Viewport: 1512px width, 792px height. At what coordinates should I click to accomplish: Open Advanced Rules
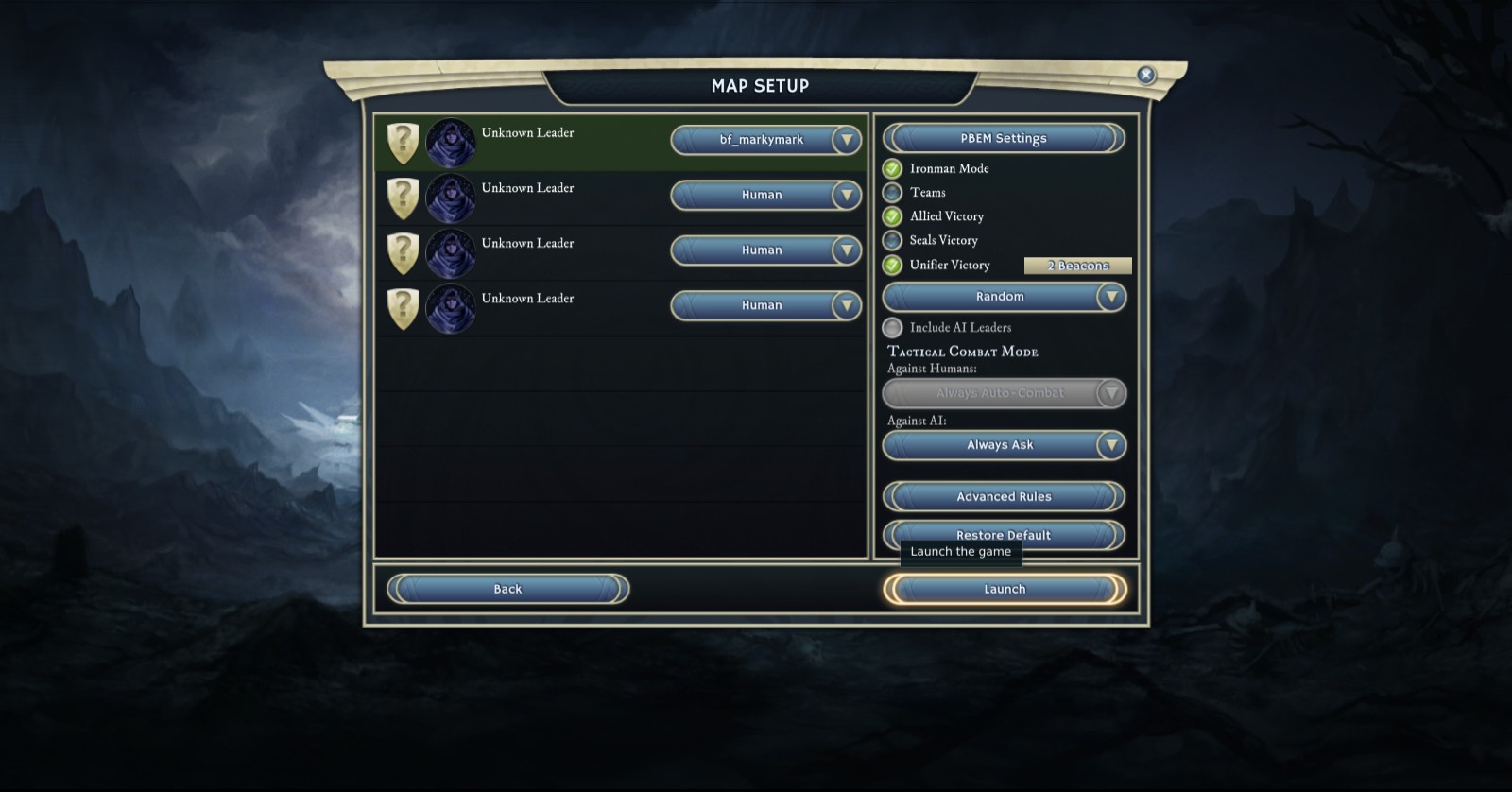[1003, 496]
